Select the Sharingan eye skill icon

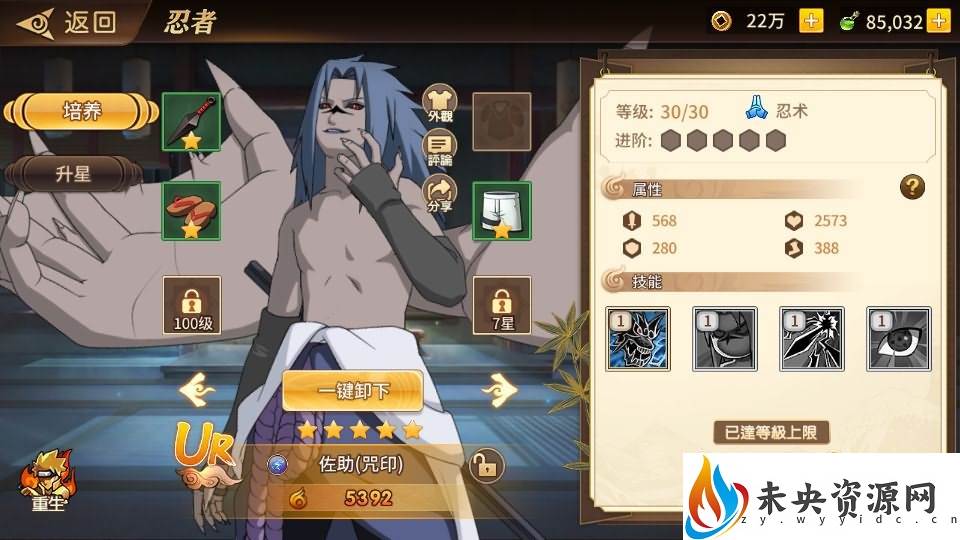point(898,339)
